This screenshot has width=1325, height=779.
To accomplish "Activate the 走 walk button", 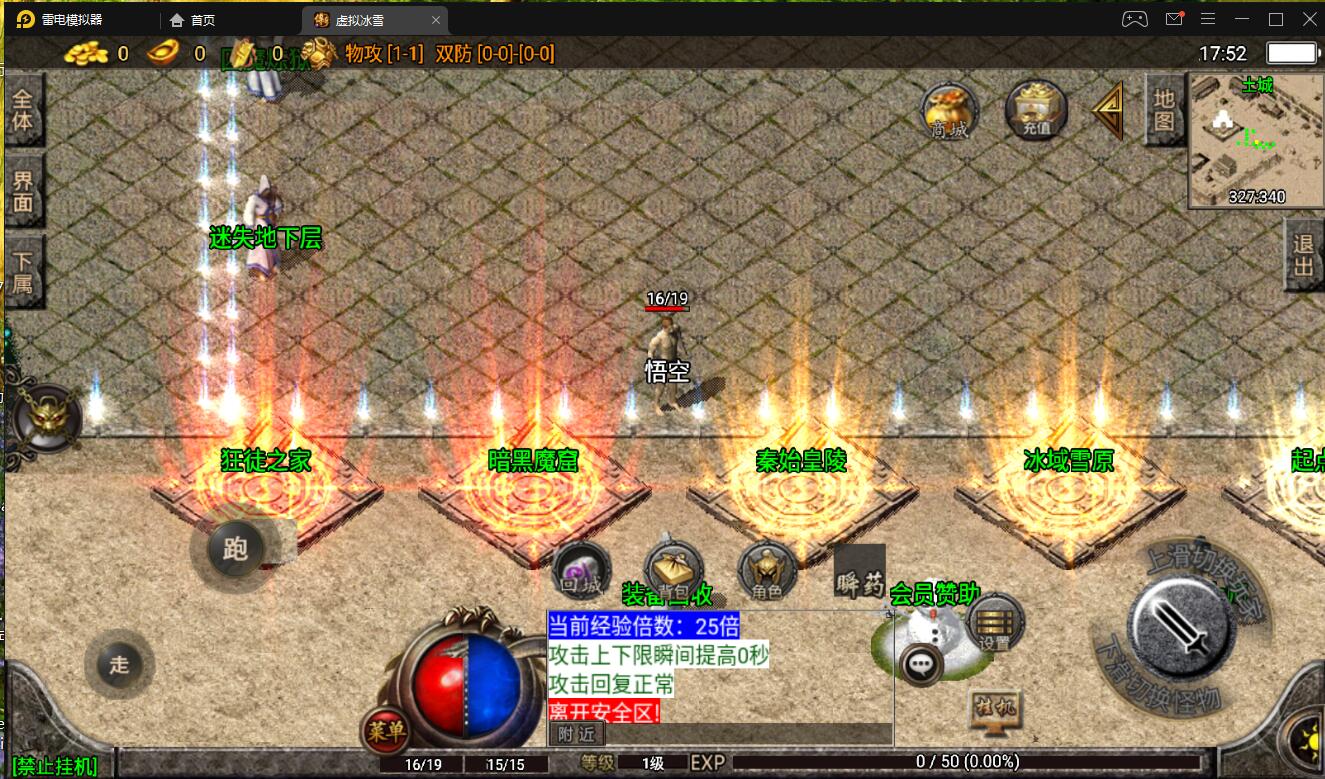I will pos(119,665).
